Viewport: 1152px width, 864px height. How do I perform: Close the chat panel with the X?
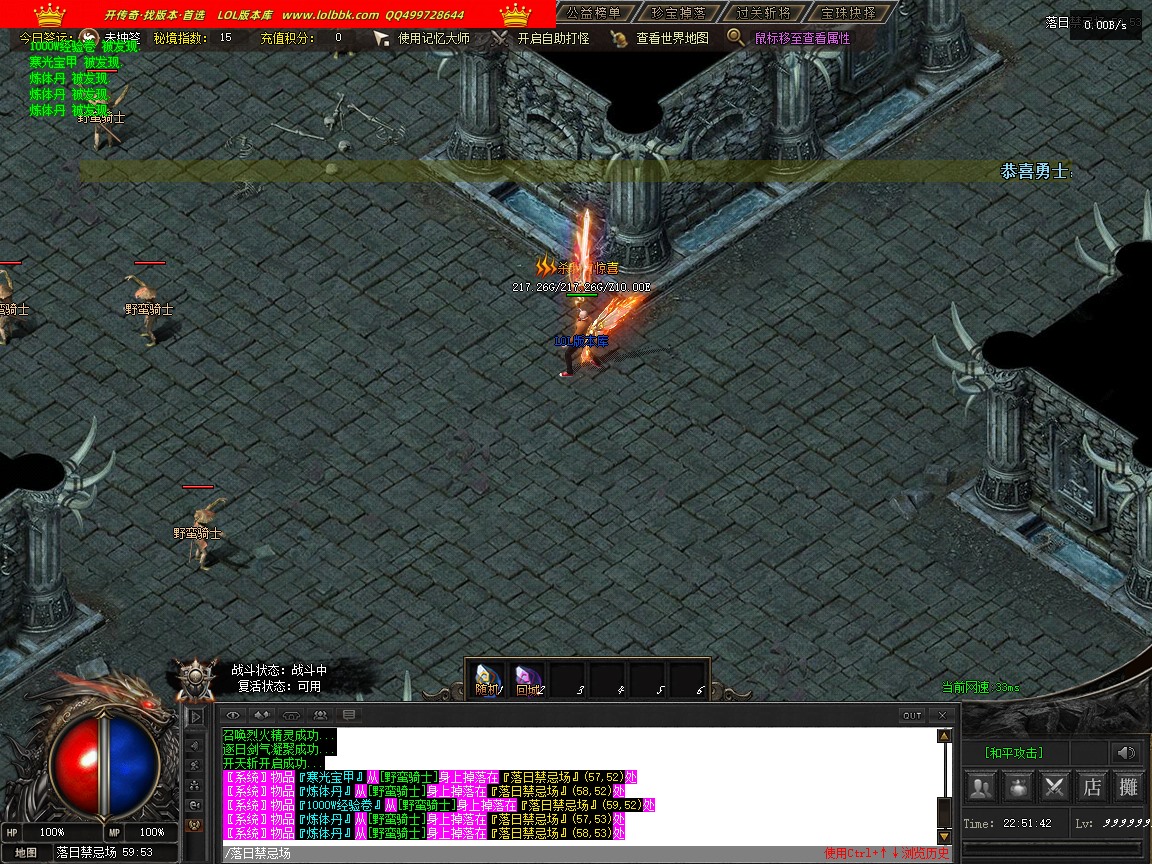(942, 715)
